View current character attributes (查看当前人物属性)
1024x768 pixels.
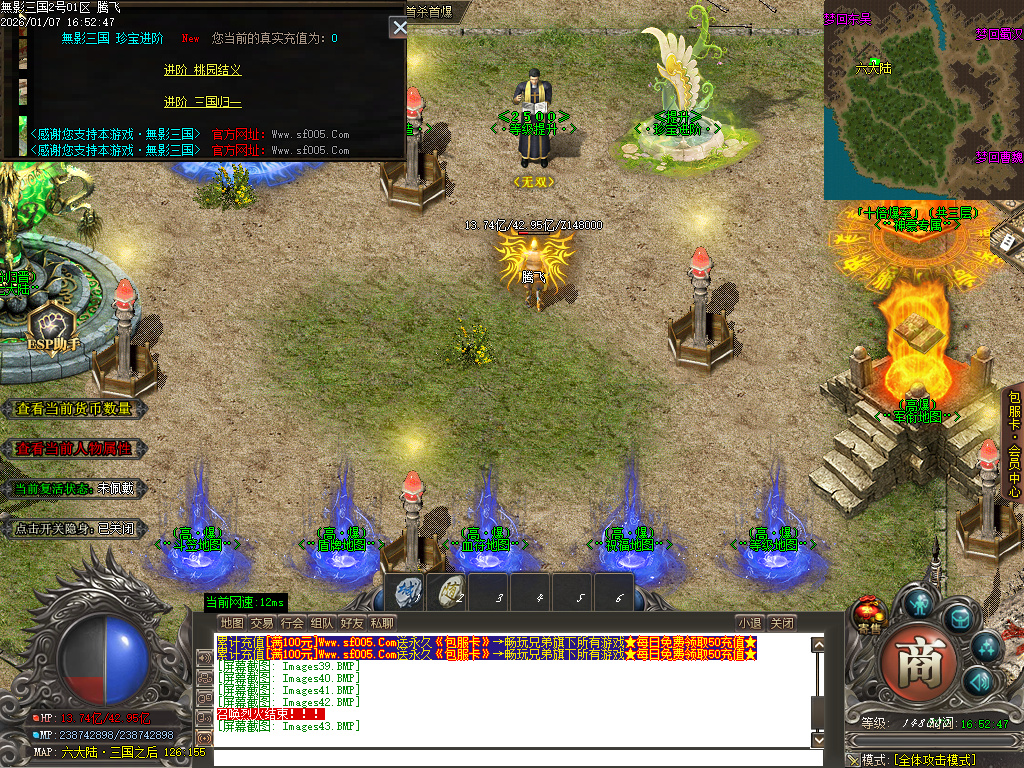pyautogui.click(x=74, y=449)
